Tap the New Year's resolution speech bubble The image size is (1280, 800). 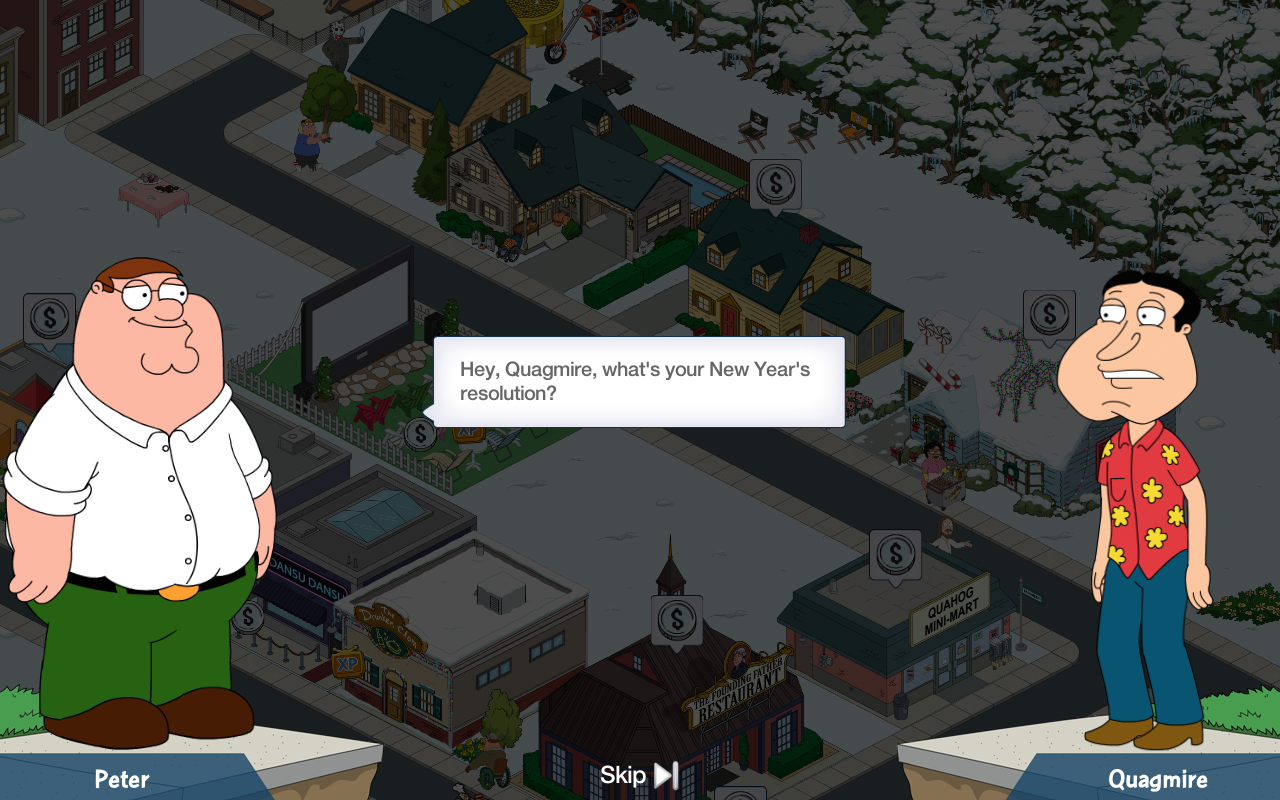click(x=639, y=381)
